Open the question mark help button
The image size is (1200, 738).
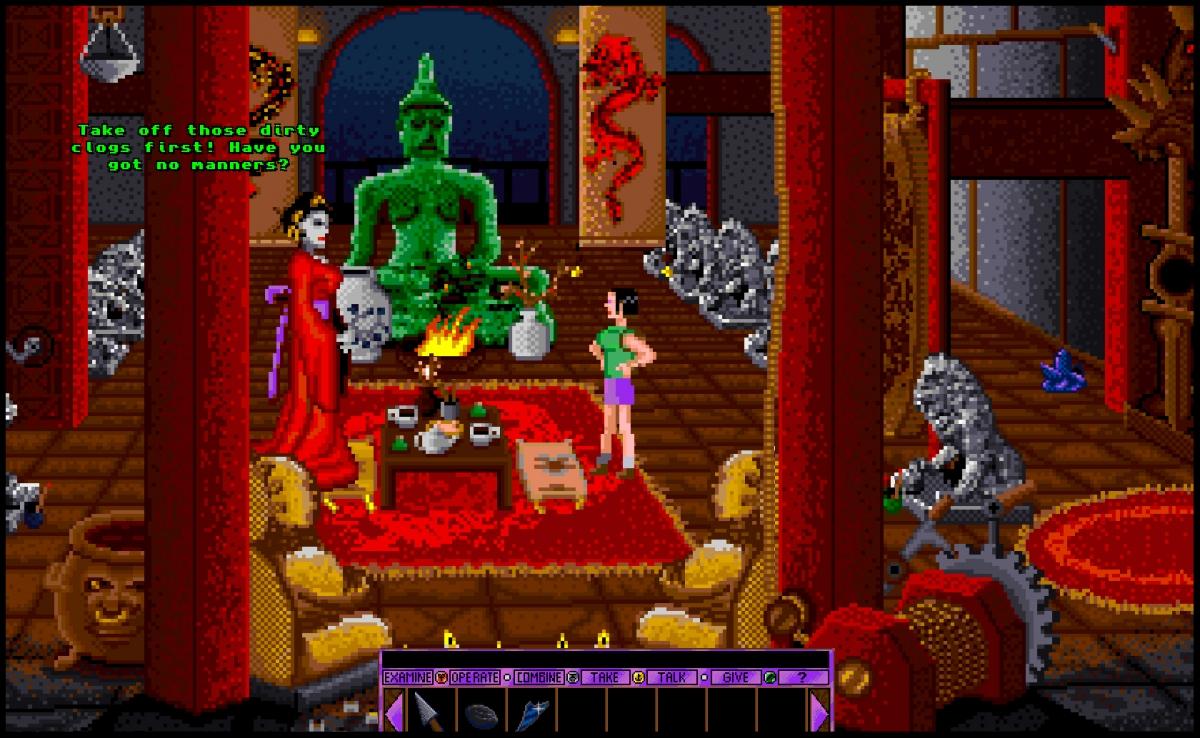click(800, 677)
